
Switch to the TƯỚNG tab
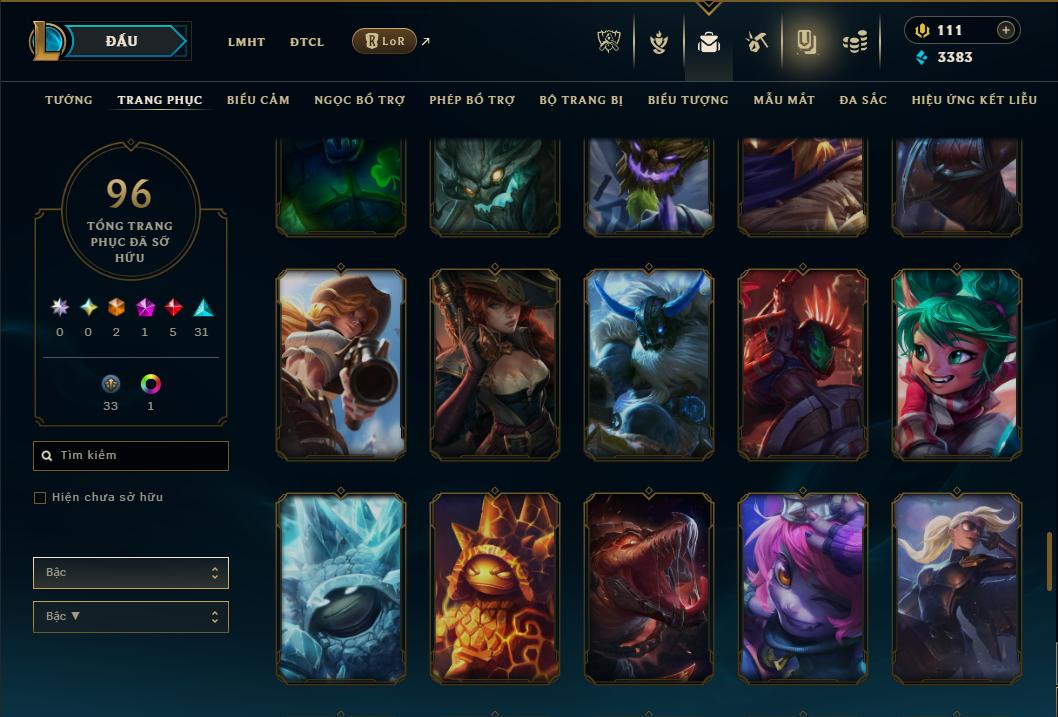(69, 100)
